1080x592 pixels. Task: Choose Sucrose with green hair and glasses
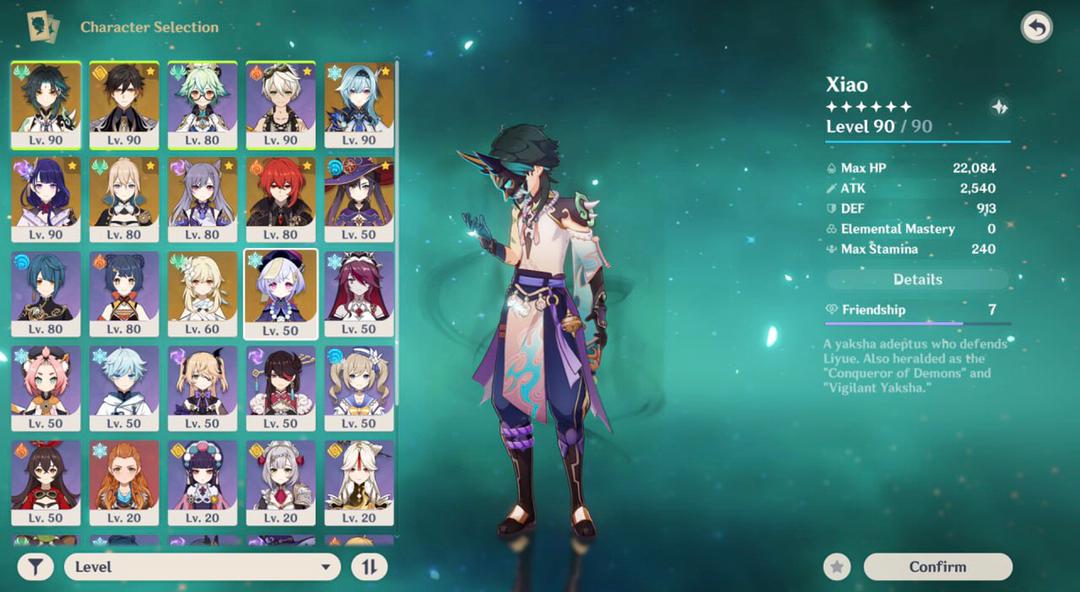[x=202, y=98]
